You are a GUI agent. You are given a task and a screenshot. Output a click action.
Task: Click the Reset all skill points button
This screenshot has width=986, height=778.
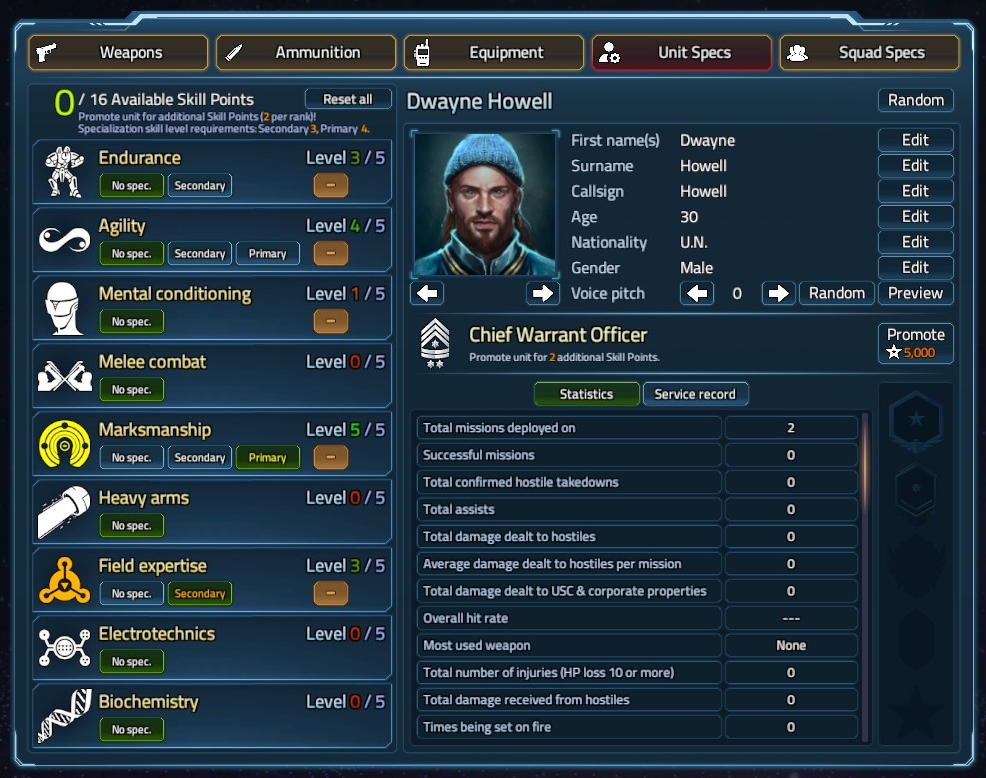347,99
